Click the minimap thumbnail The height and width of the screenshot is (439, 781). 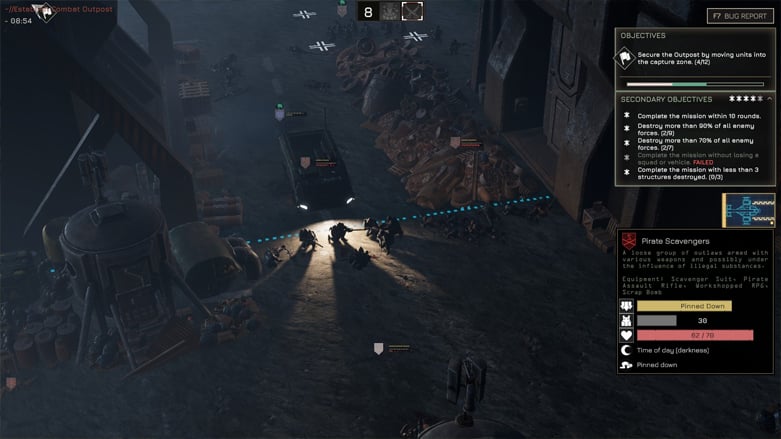(748, 211)
